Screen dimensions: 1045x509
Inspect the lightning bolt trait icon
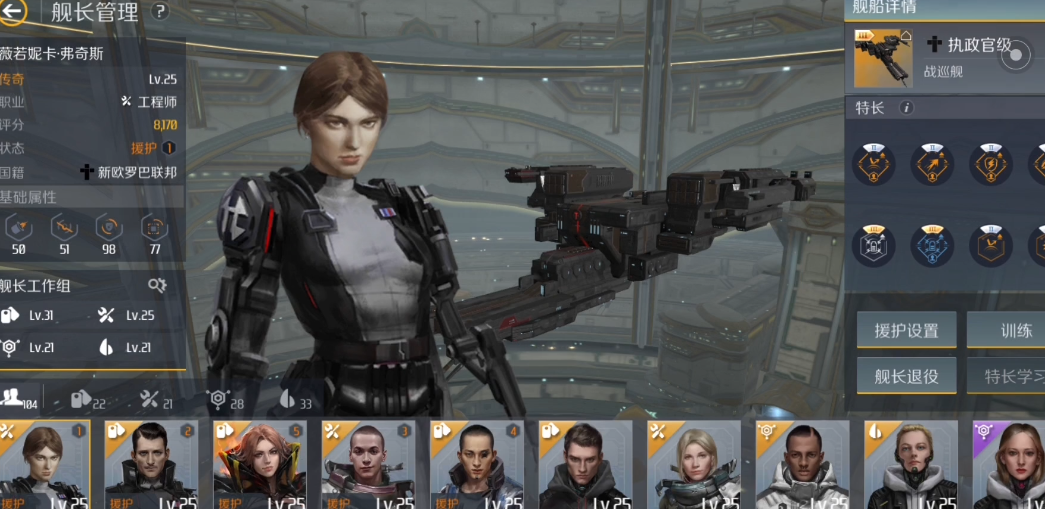click(990, 163)
